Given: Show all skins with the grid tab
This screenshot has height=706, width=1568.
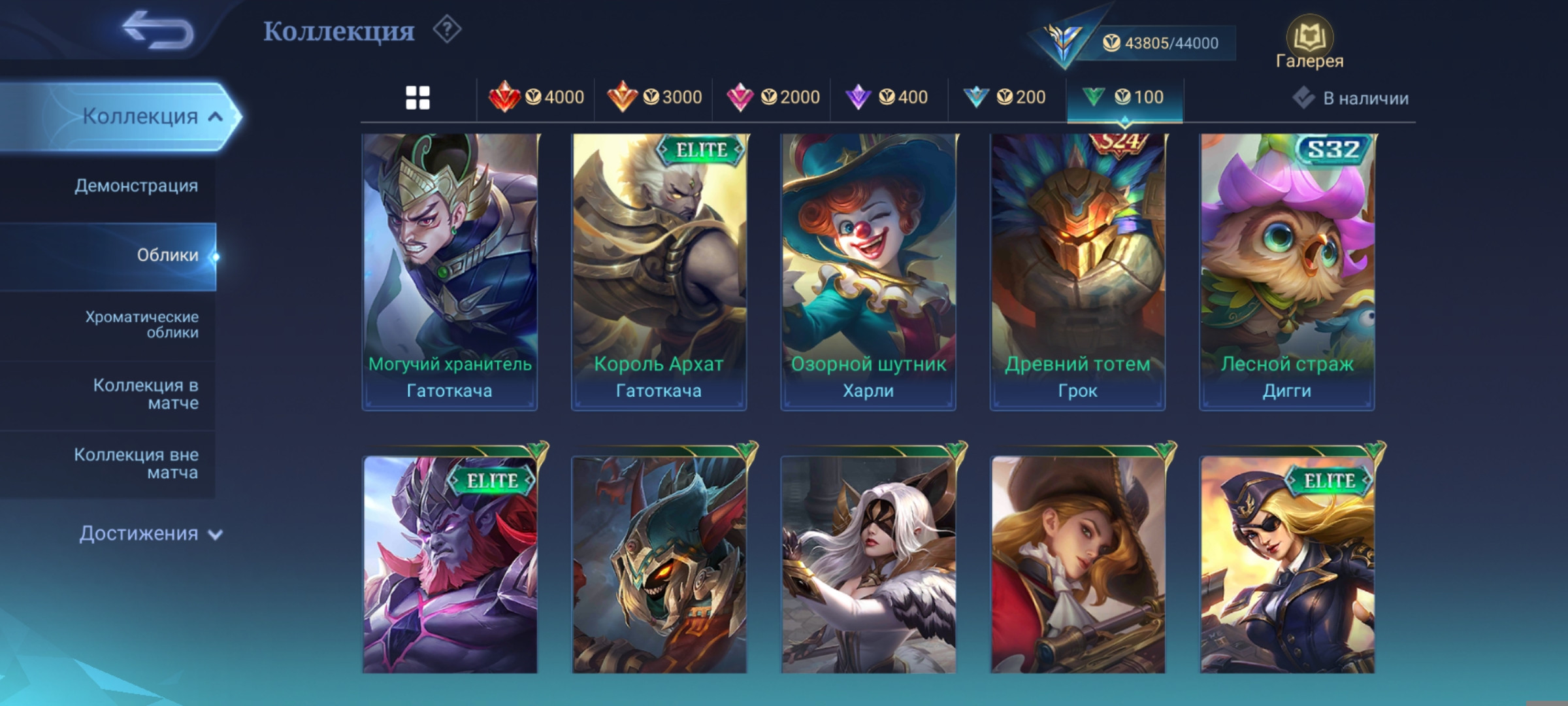Looking at the screenshot, I should click(x=417, y=98).
